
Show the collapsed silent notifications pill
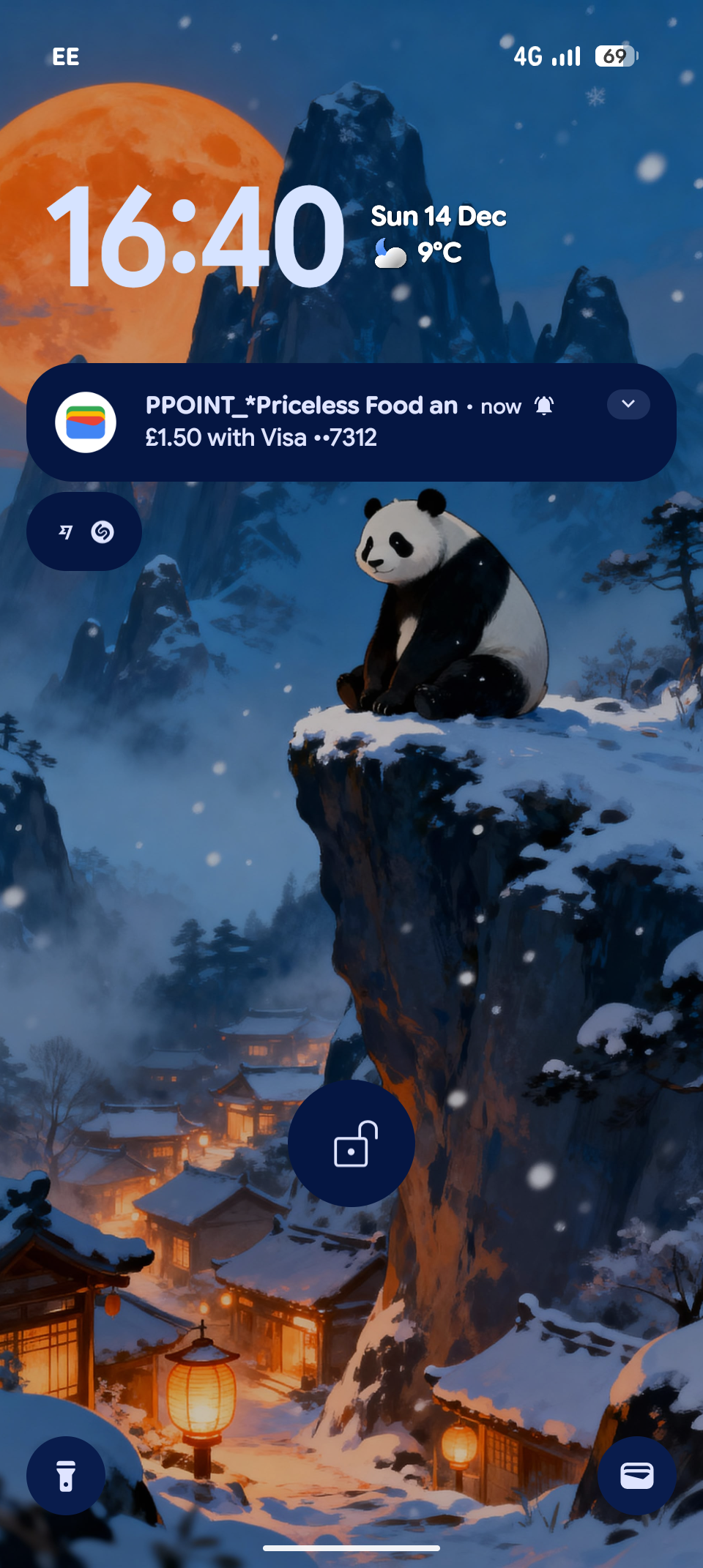tap(84, 531)
